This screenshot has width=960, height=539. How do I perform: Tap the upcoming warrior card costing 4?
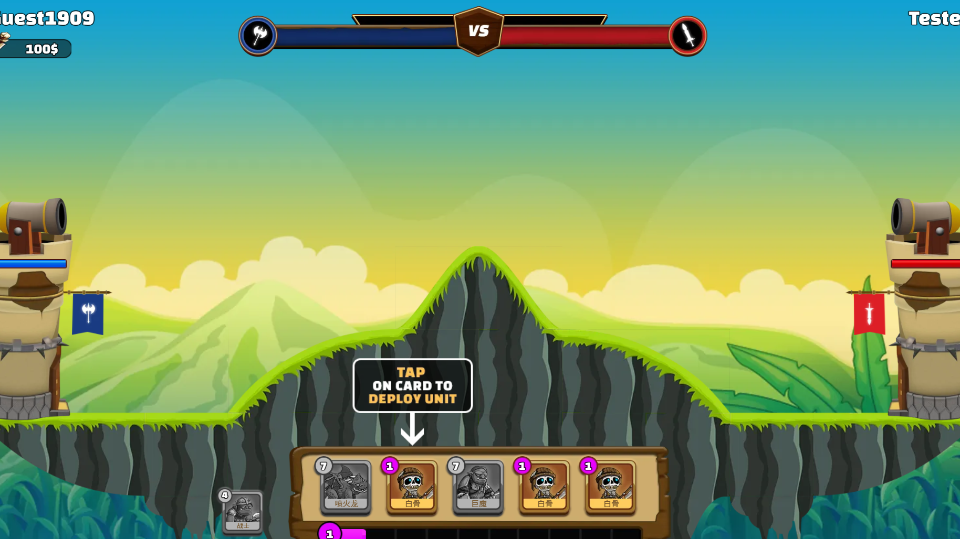point(242,512)
